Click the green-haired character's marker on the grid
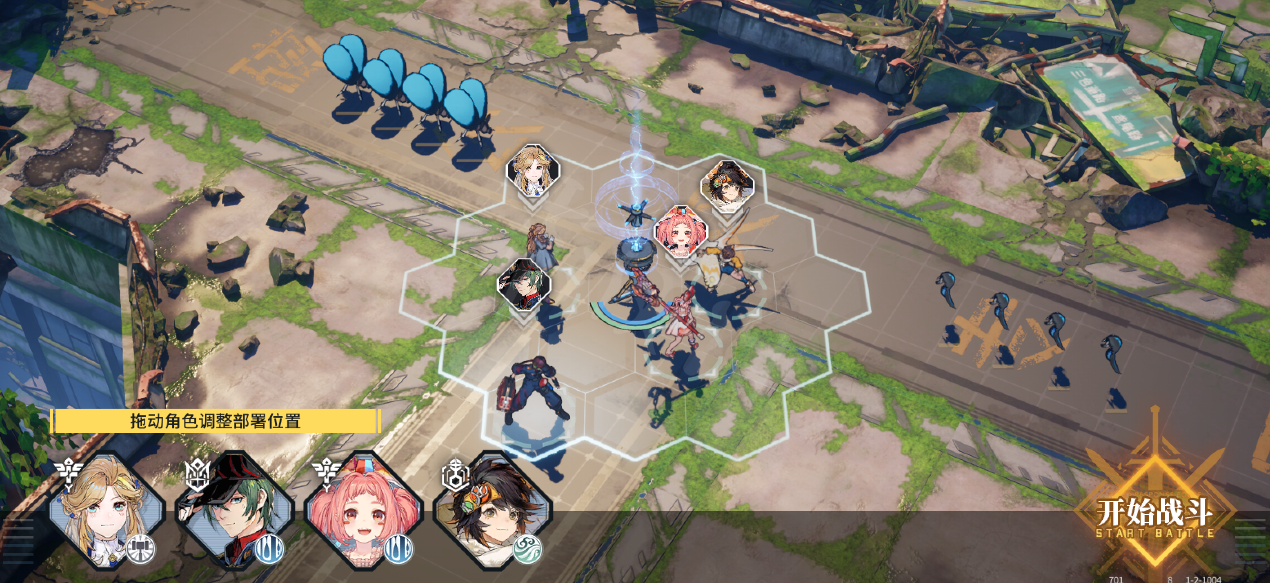1270x583 pixels. [x=524, y=285]
